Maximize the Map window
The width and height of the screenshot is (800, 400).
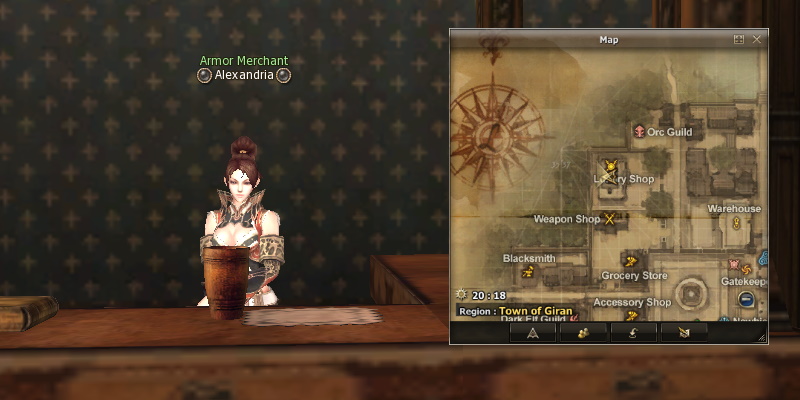click(x=739, y=40)
